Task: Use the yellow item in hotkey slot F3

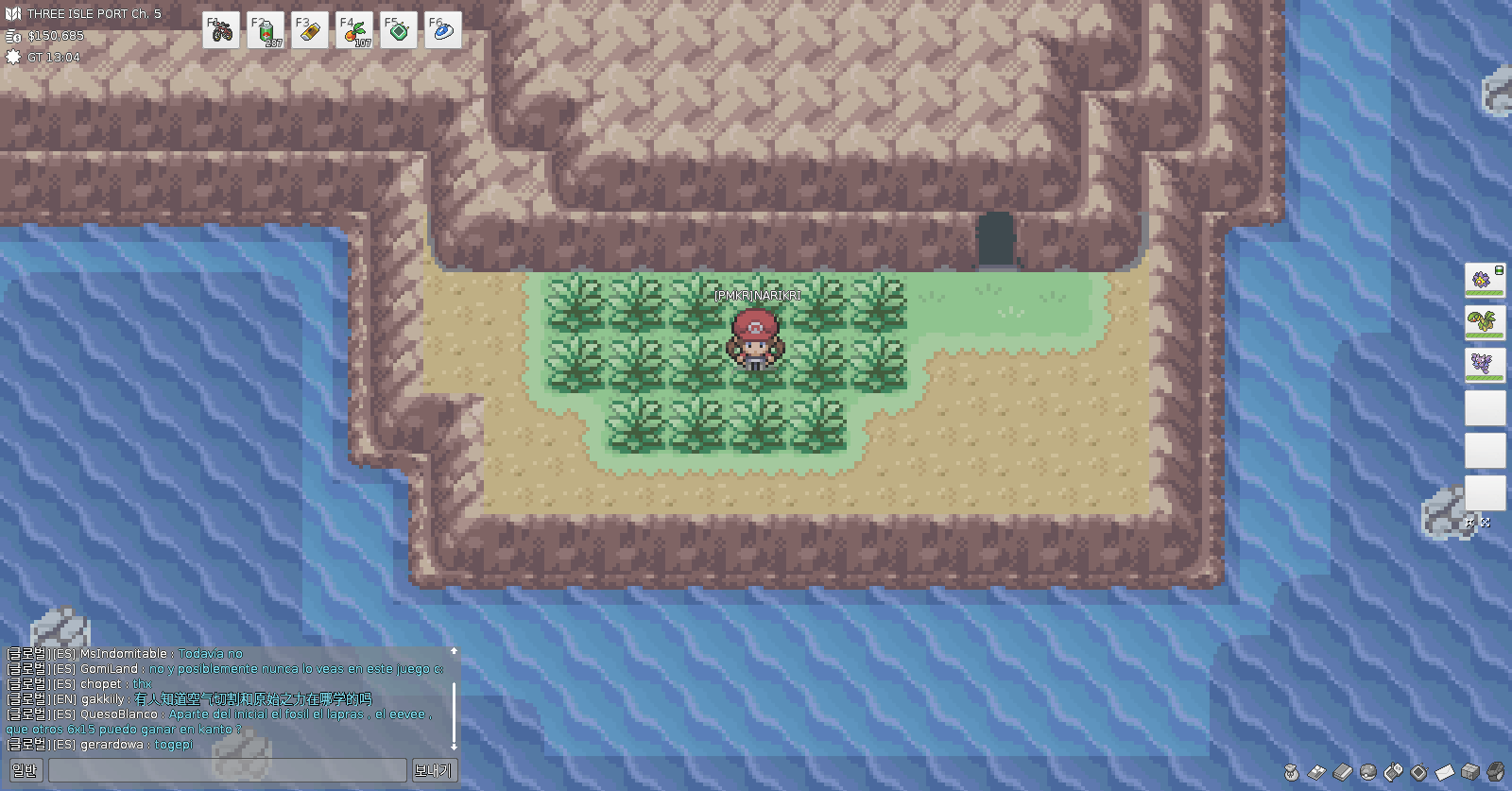Action: click(309, 31)
